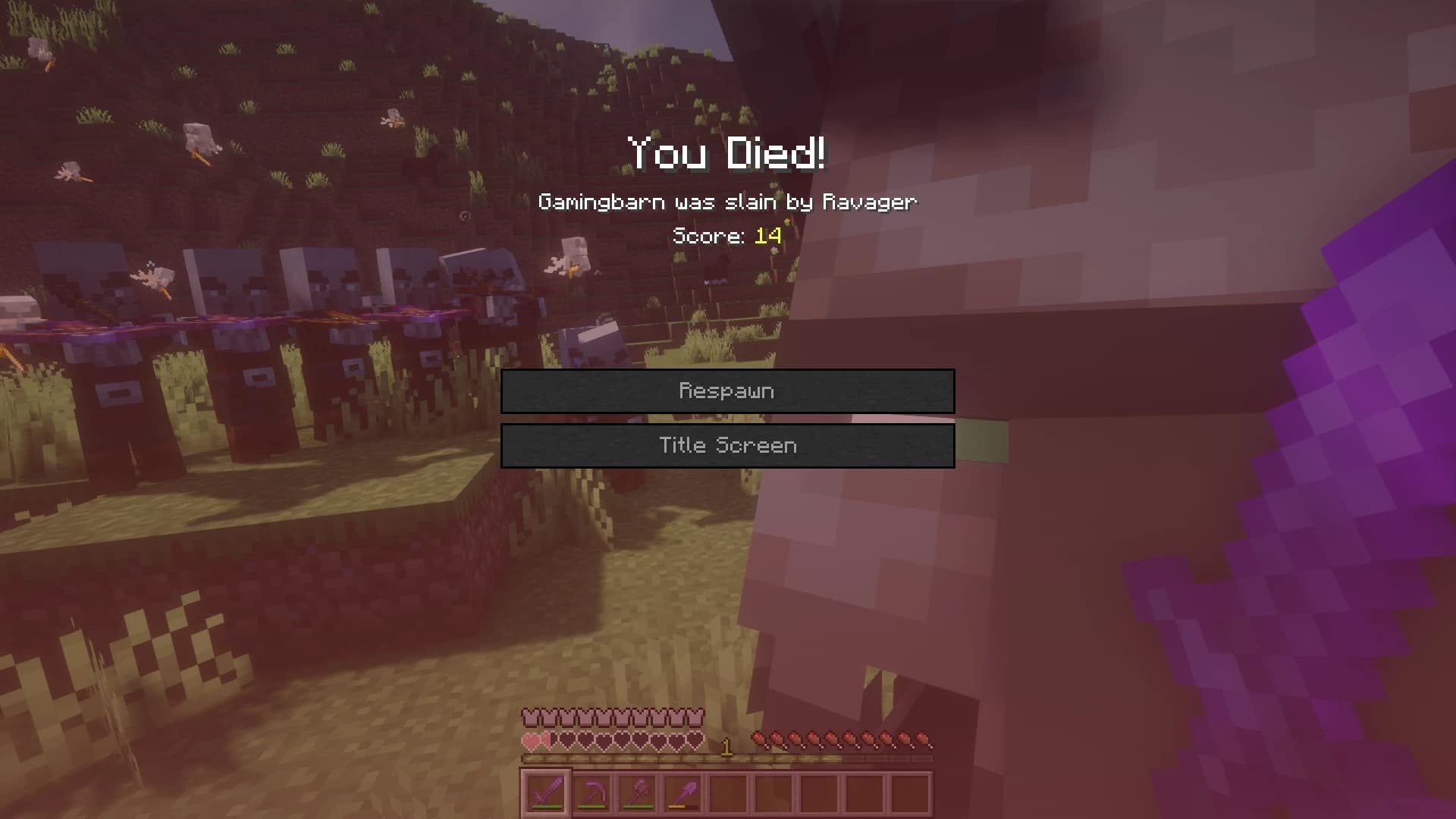1456x819 pixels.
Task: Click the large Ravager on the right
Action: [1062, 379]
